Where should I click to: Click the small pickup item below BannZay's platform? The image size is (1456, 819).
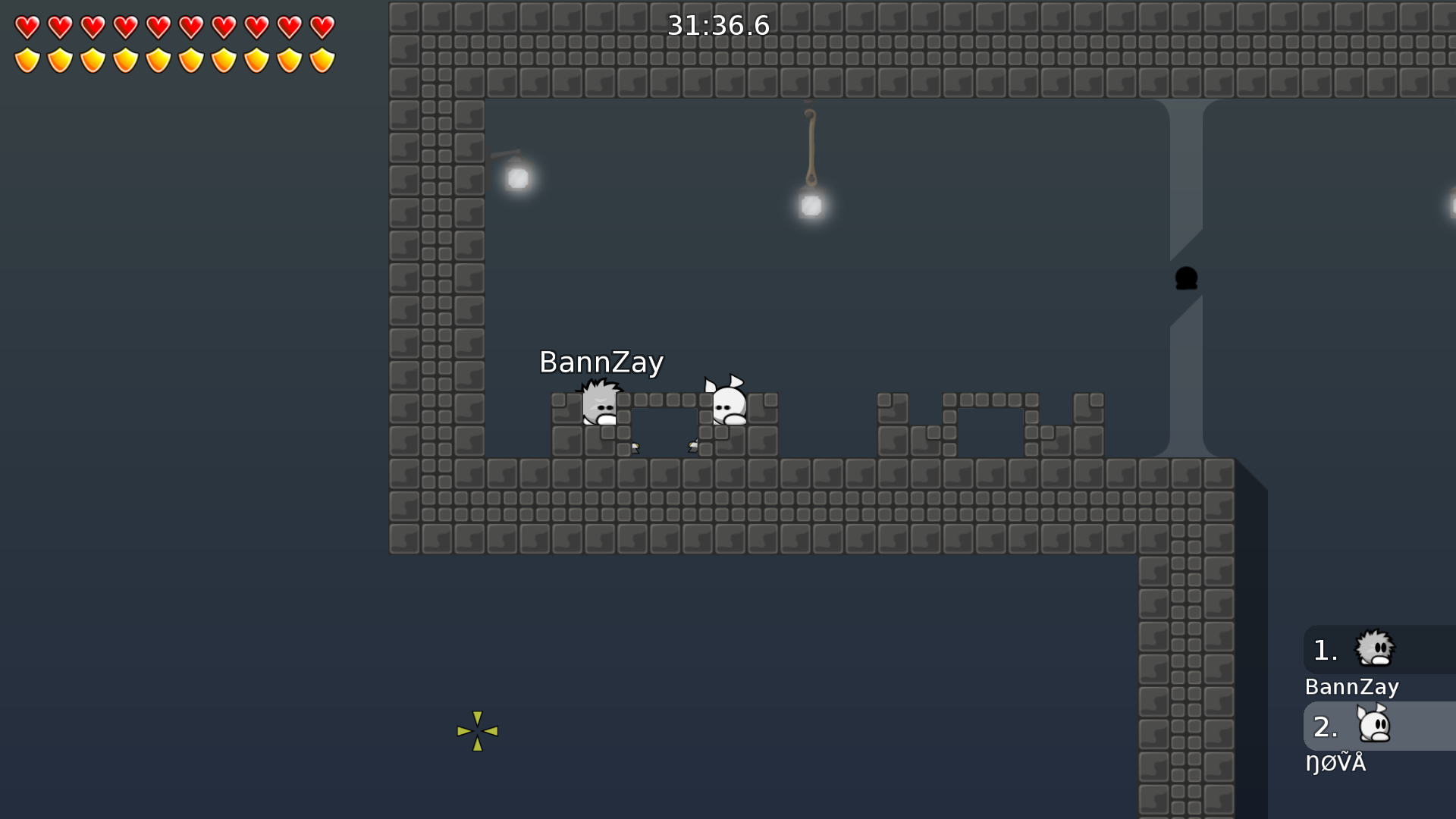pos(634,447)
